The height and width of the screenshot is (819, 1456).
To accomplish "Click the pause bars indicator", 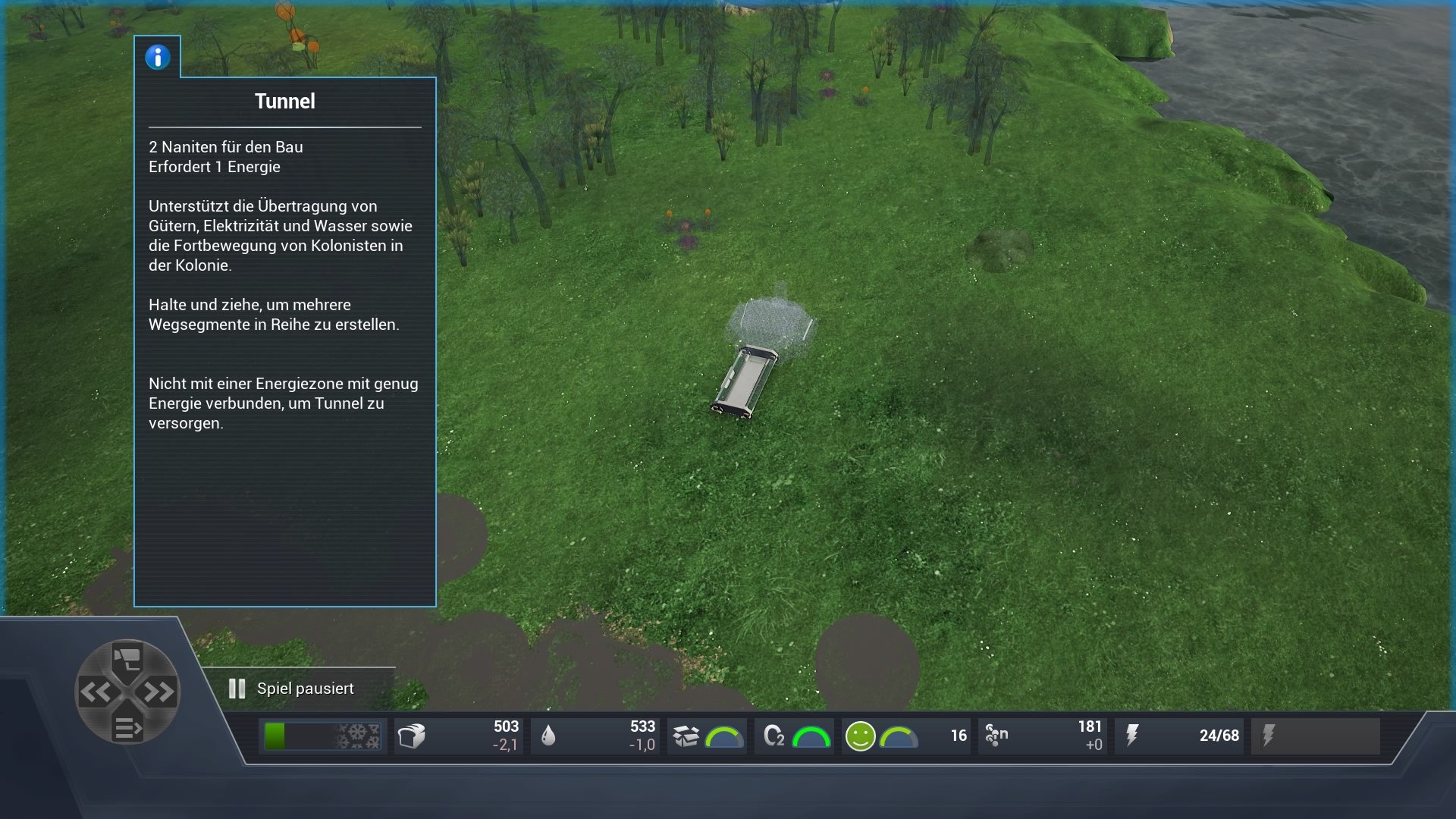I will (x=237, y=689).
